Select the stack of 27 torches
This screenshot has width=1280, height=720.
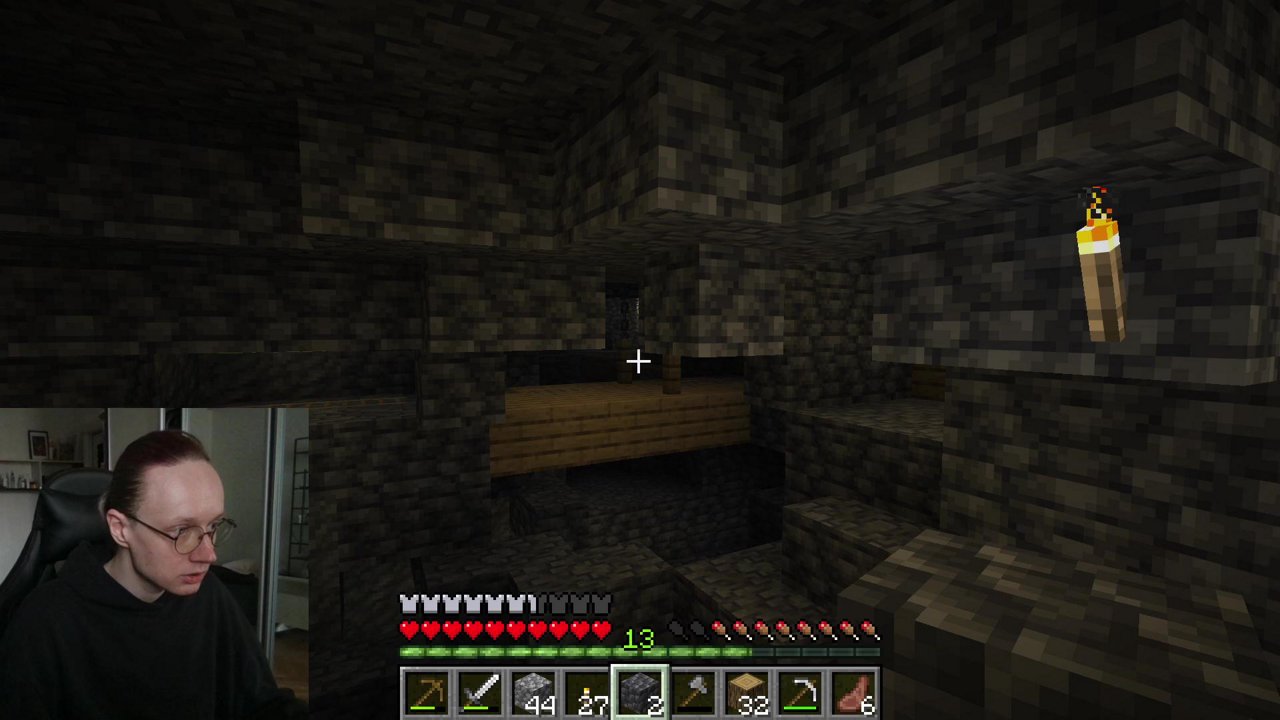click(587, 690)
